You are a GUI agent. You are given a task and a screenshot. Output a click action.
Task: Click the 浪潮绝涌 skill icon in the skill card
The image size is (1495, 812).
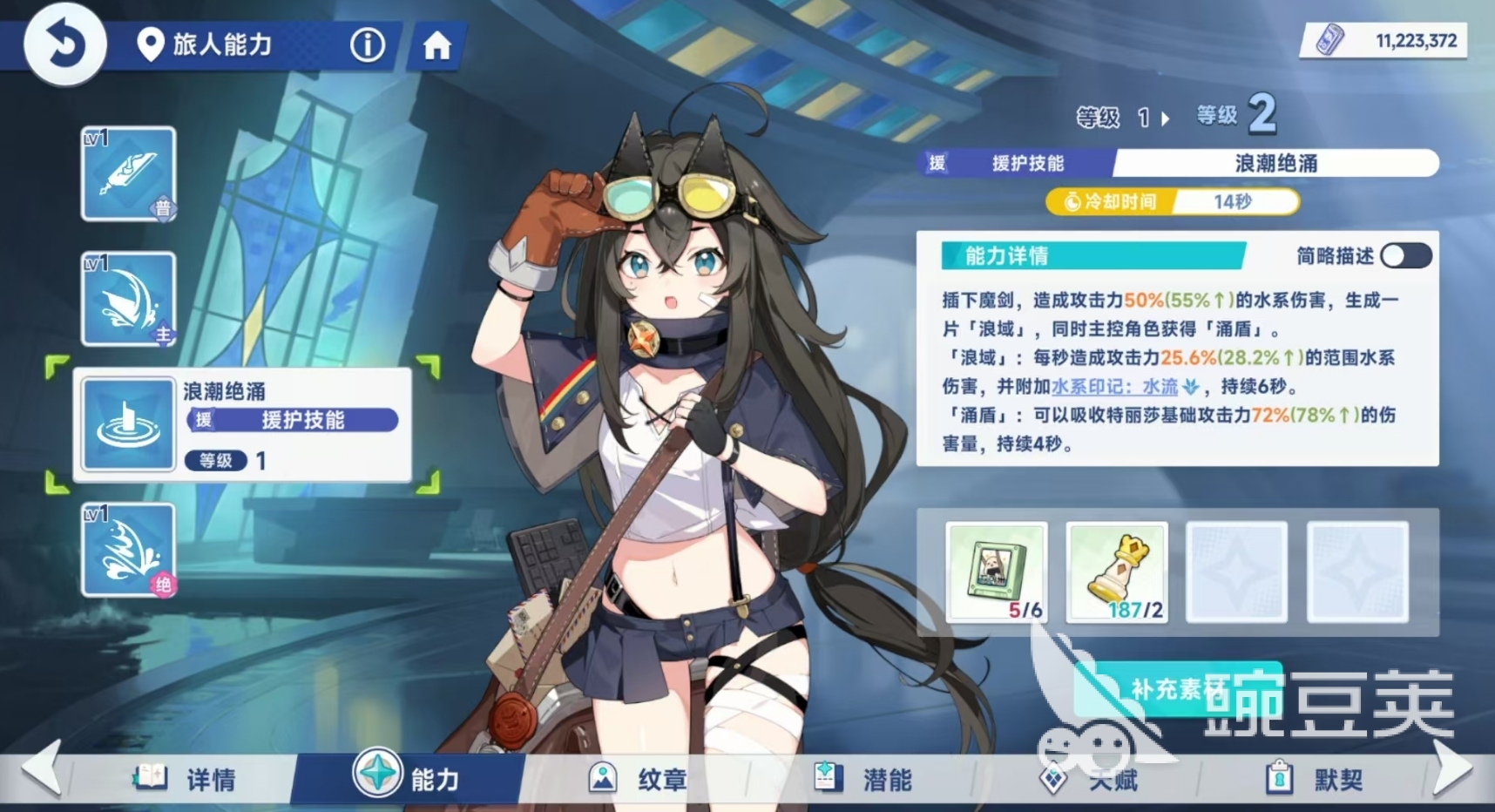[128, 424]
